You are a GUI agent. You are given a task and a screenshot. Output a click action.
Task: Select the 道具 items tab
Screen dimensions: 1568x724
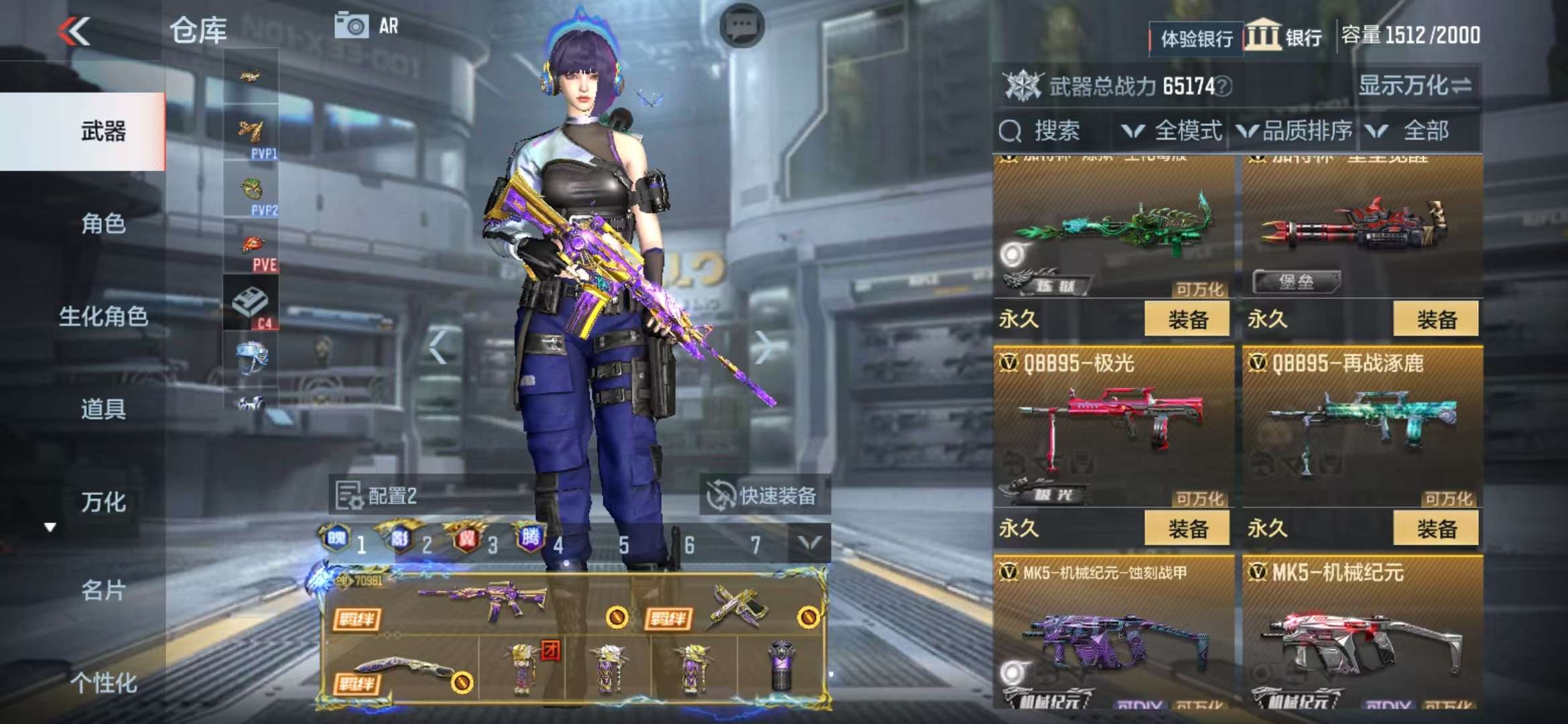click(103, 409)
